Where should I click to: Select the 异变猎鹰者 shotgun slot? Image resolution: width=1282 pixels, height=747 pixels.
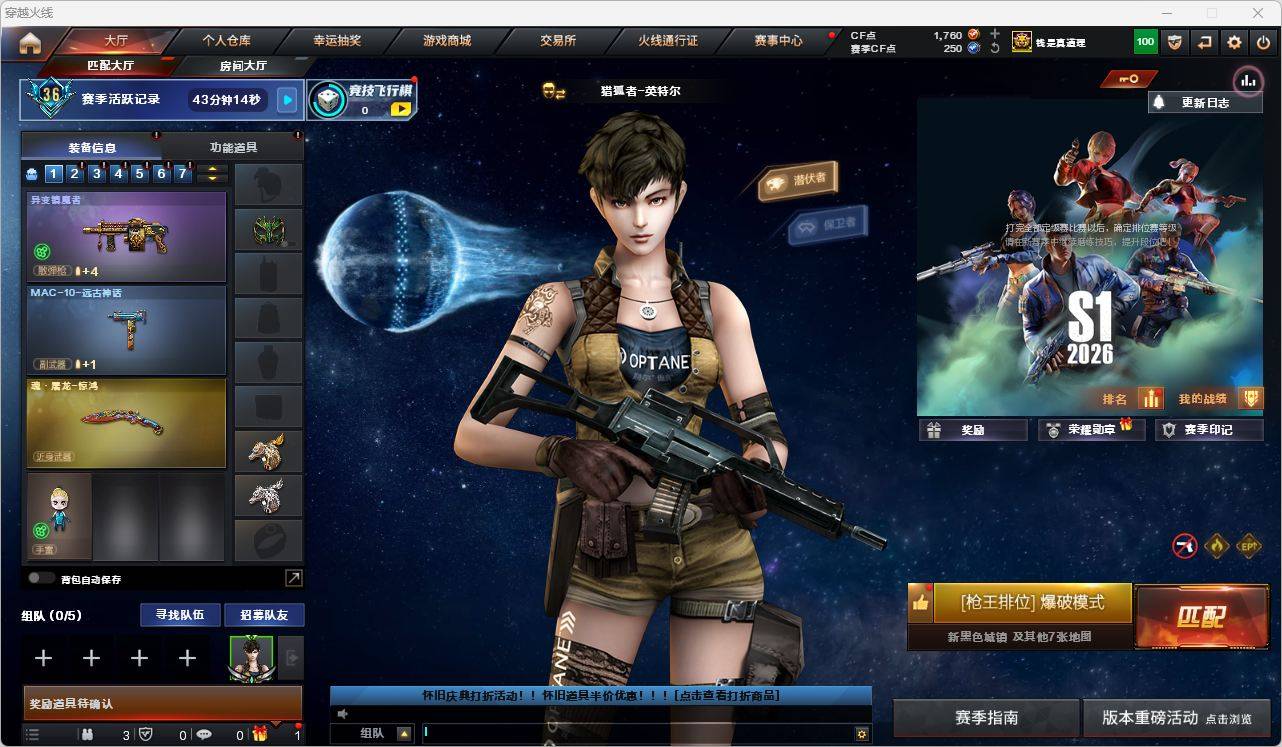click(126, 236)
